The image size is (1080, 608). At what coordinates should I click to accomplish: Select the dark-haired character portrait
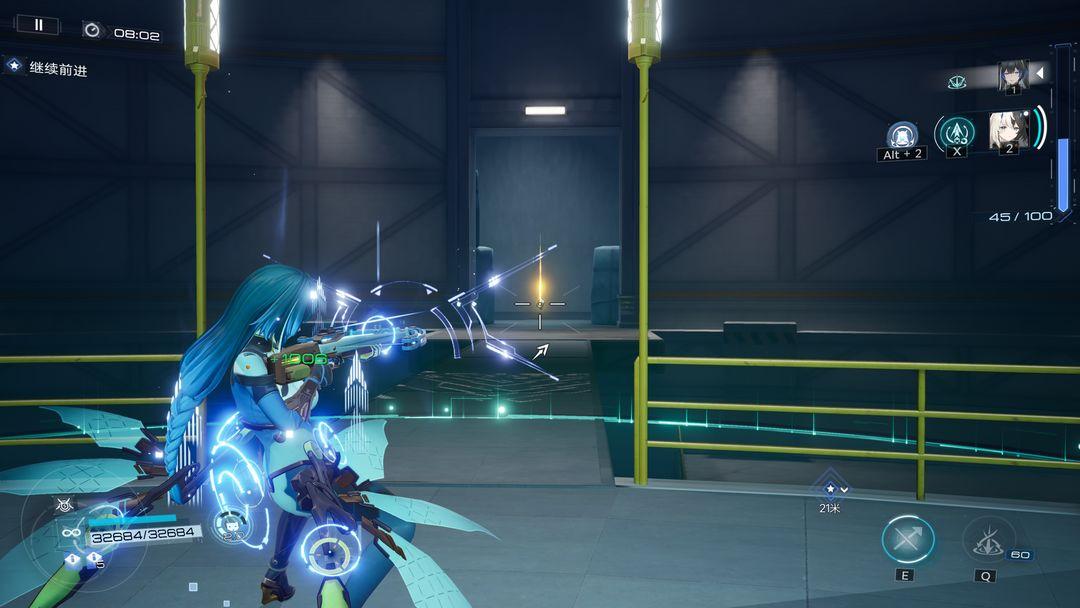pos(1012,75)
